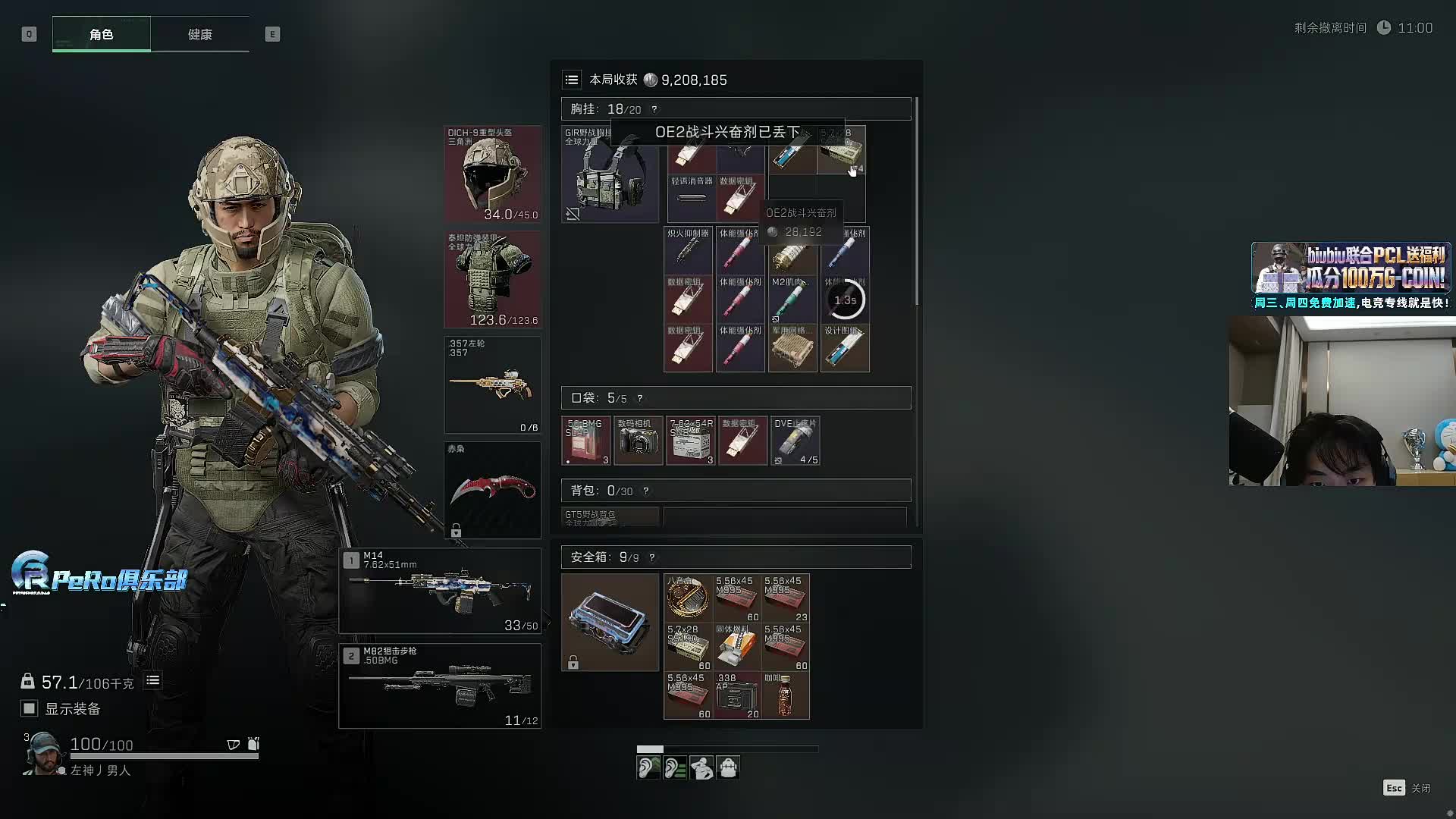Click the GIR chest rig slot
The width and height of the screenshot is (1456, 819).
click(x=610, y=174)
